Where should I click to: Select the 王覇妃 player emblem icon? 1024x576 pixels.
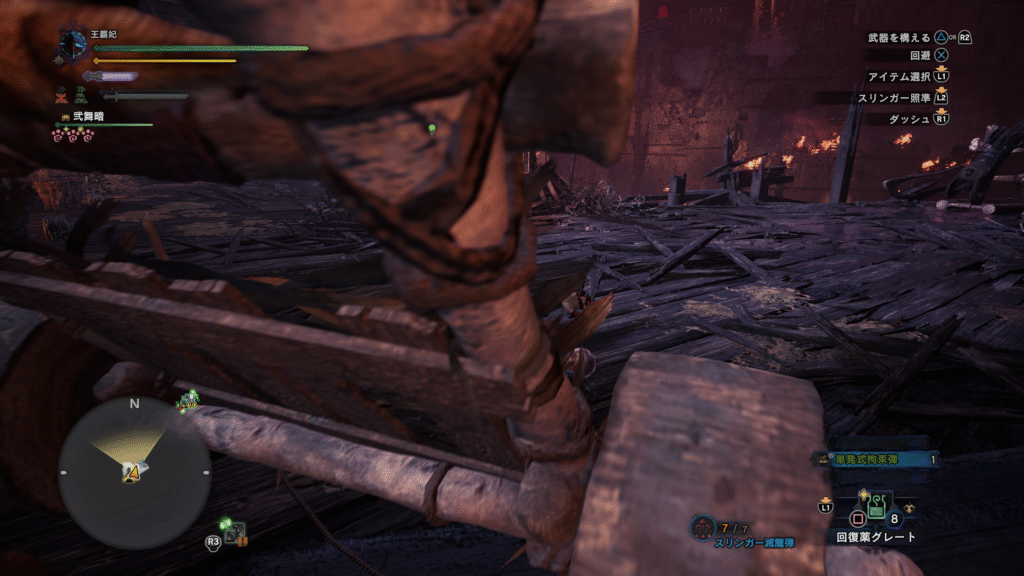pyautogui.click(x=73, y=43)
